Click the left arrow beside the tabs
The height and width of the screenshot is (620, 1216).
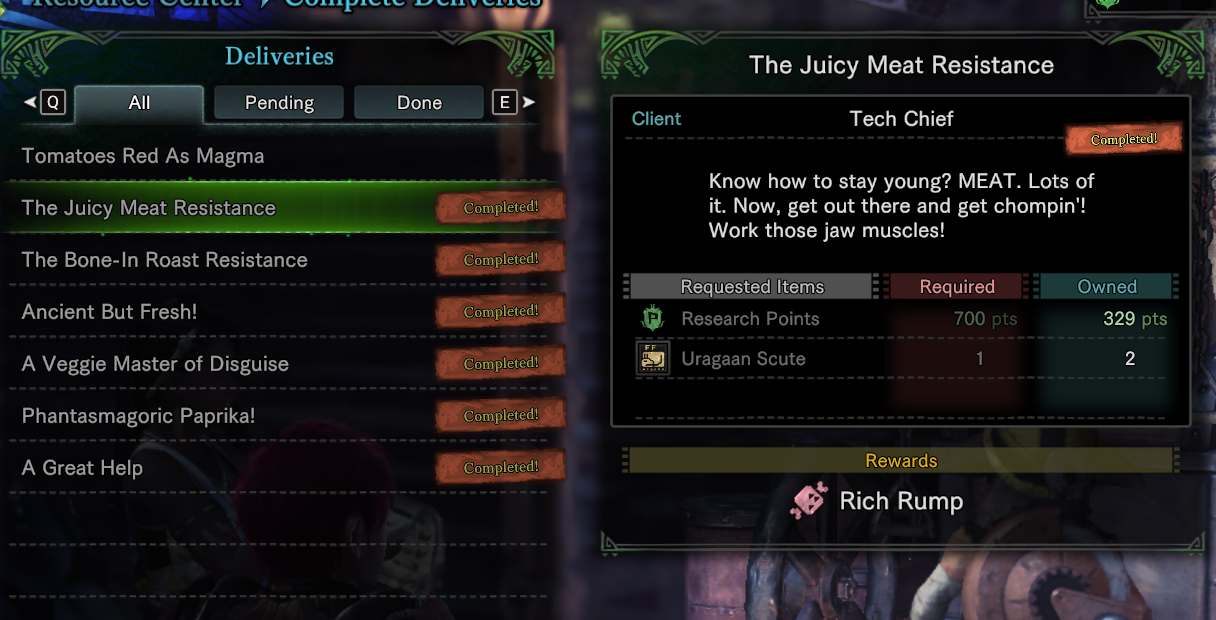(x=30, y=102)
